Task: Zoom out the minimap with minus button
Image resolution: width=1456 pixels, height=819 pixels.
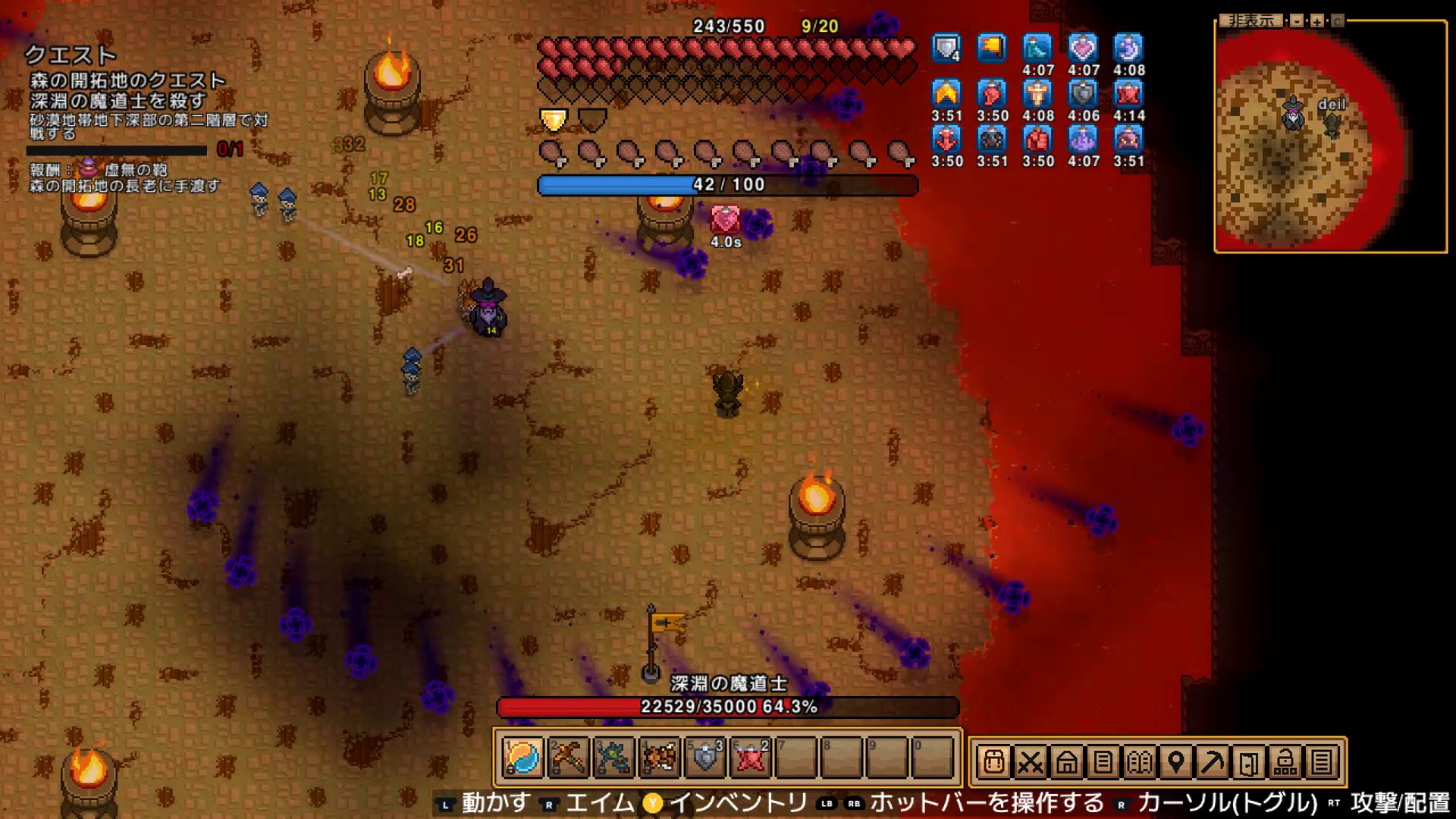Action: tap(1298, 21)
